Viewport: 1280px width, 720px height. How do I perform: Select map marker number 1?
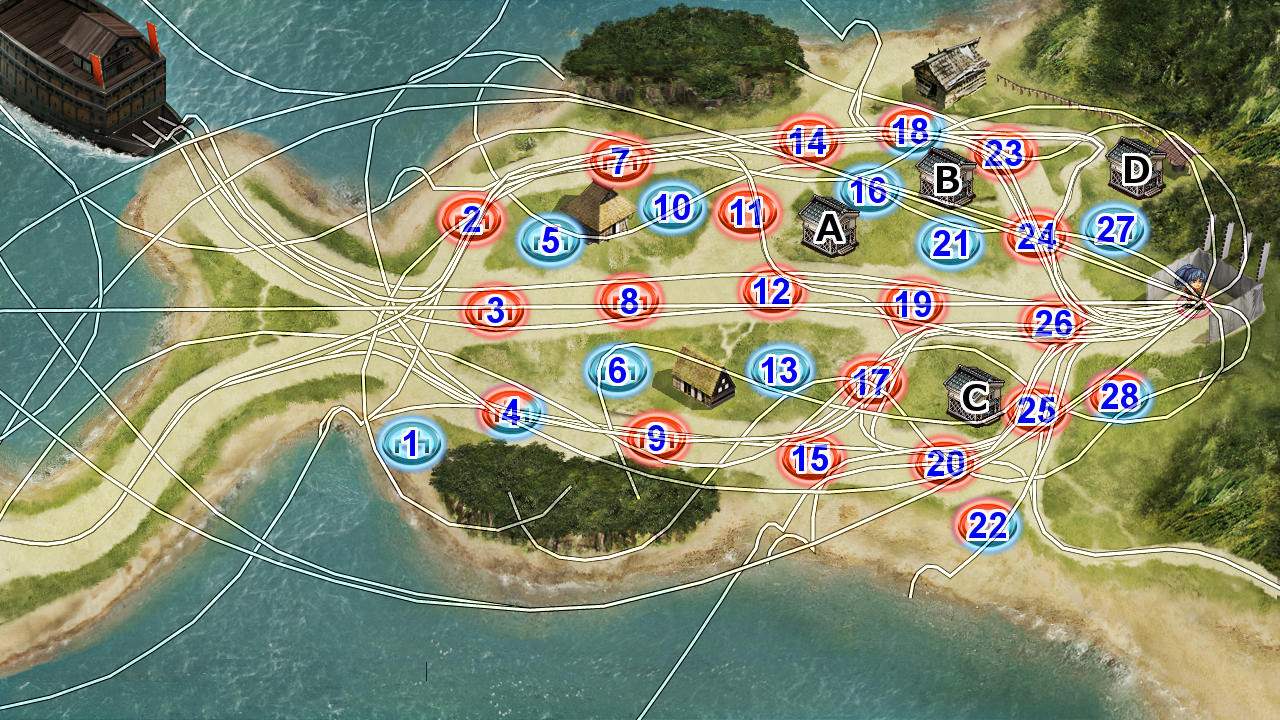pyautogui.click(x=411, y=440)
